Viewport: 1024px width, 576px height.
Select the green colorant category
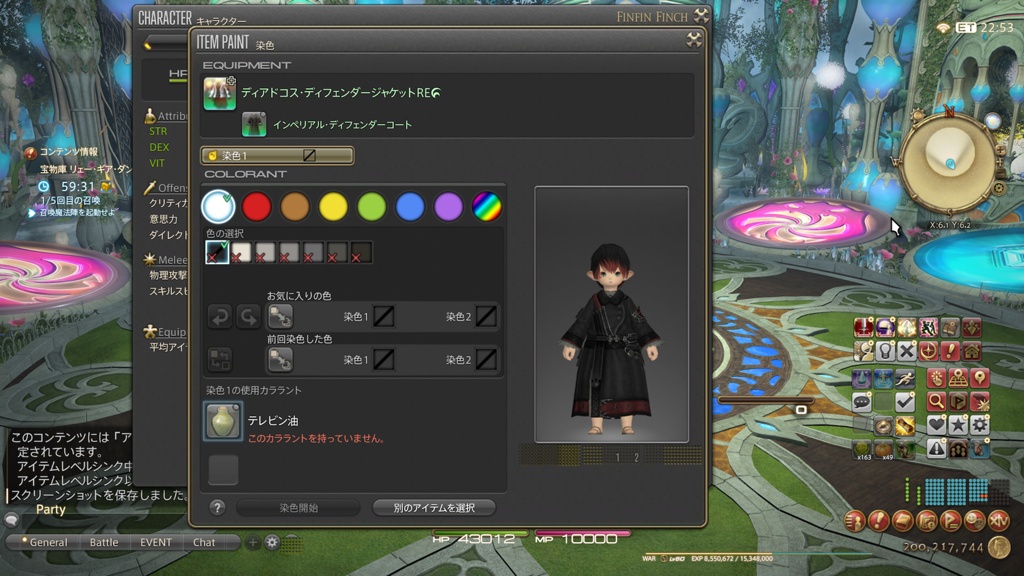click(372, 207)
